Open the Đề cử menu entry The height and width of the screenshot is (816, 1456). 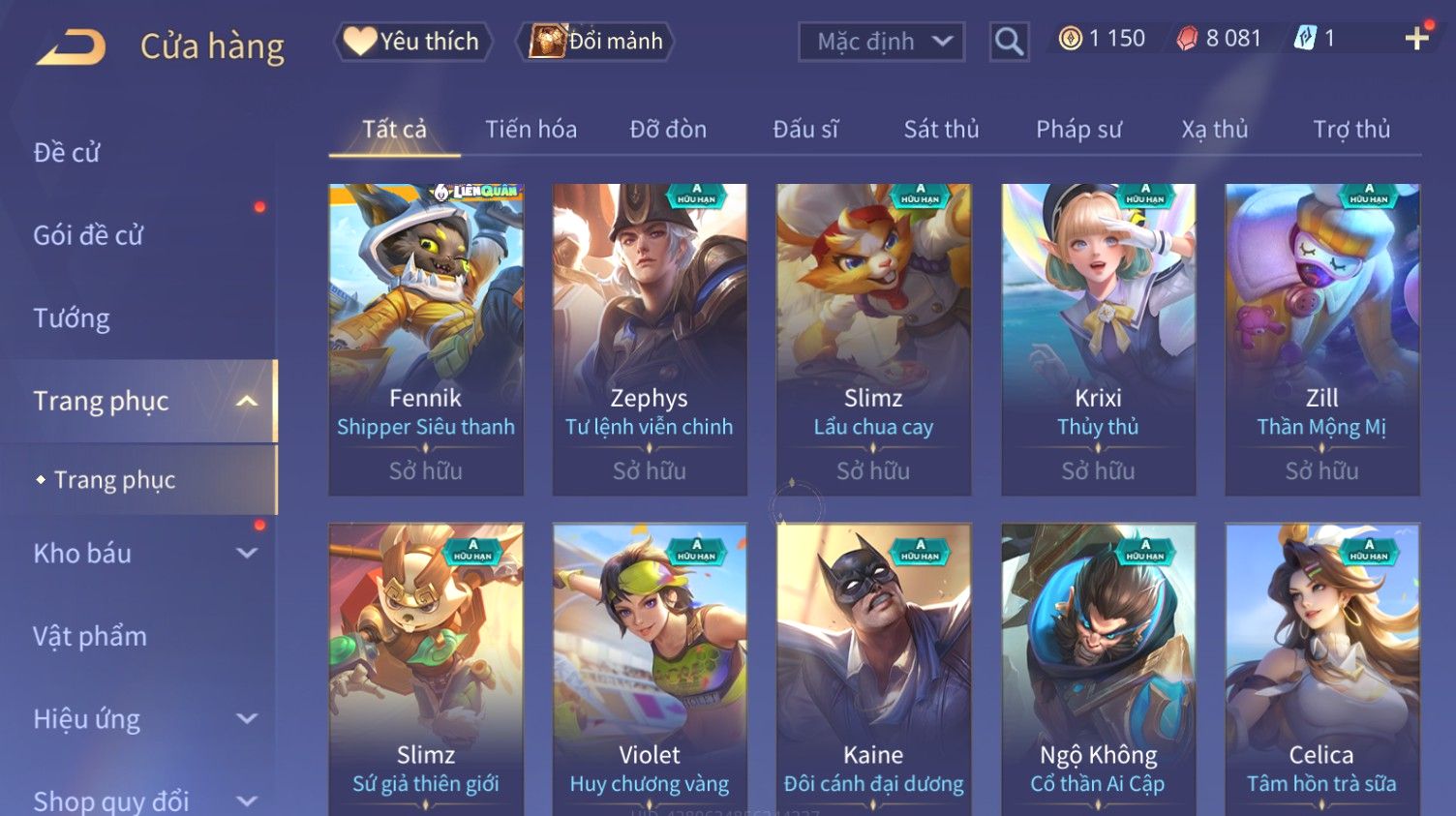67,153
